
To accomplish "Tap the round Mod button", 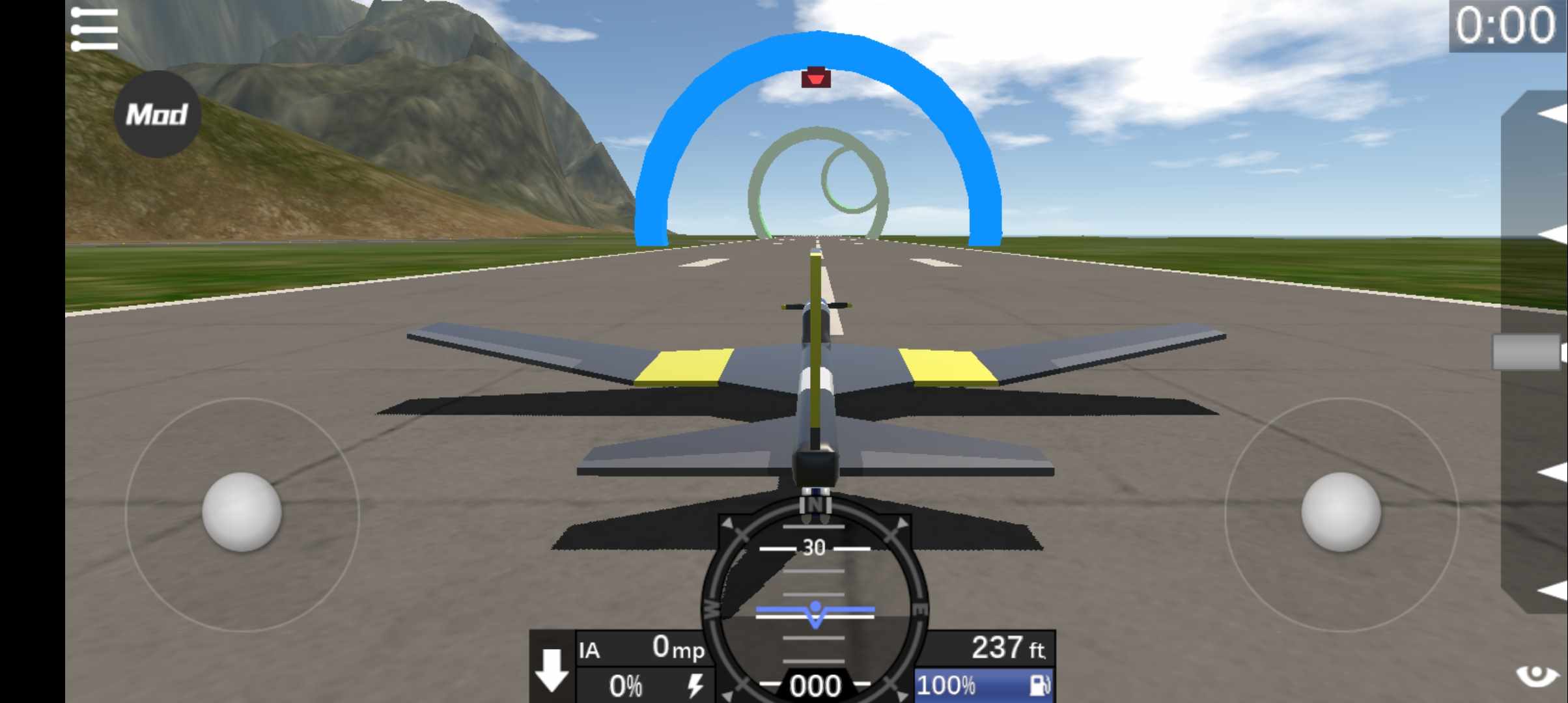I will coord(157,115).
